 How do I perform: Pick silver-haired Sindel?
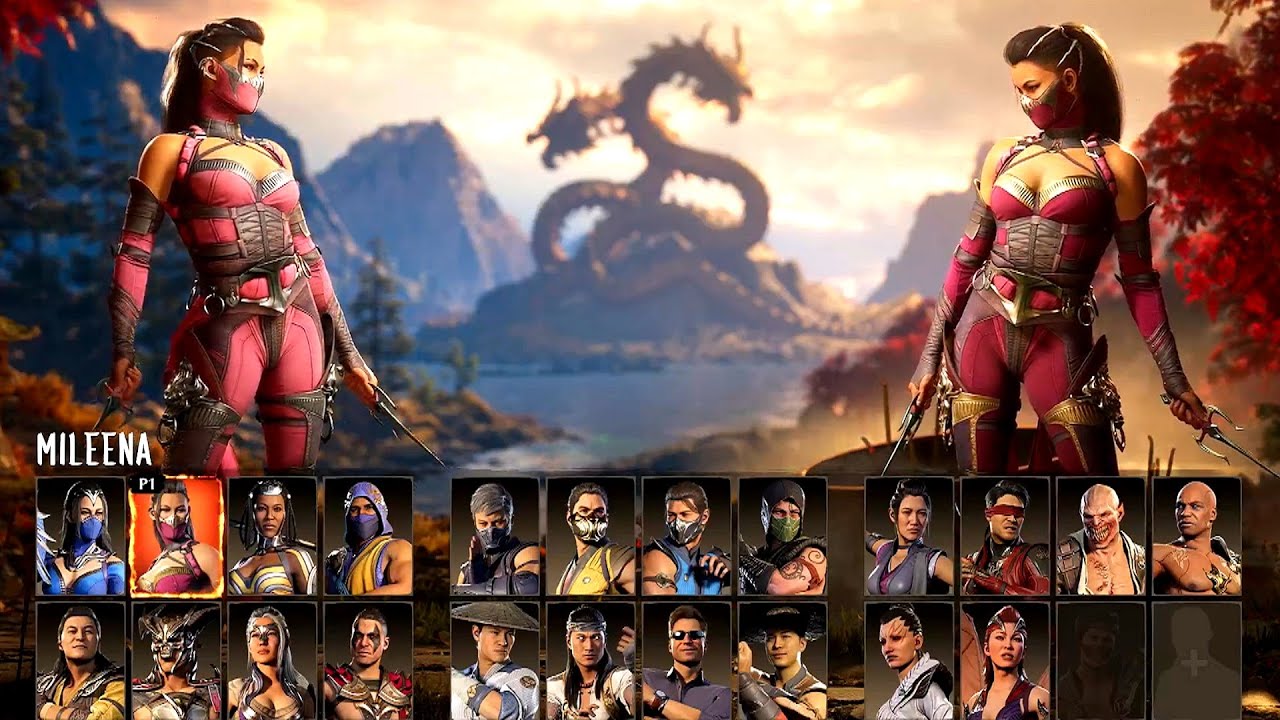tap(272, 660)
